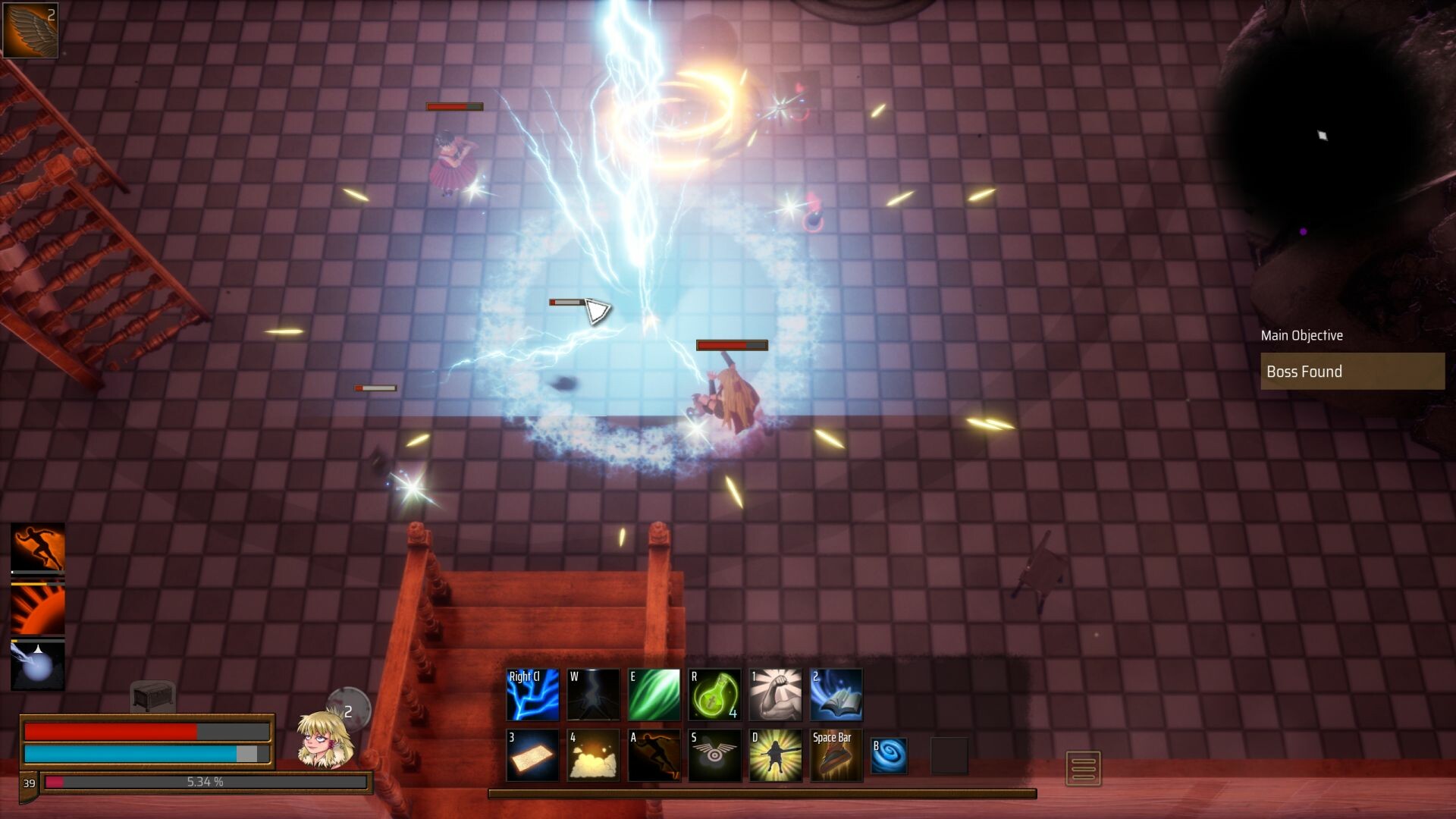This screenshot has width=1456, height=819.
Task: Cast the lightning skill bound to Right Click
Action: point(532,694)
